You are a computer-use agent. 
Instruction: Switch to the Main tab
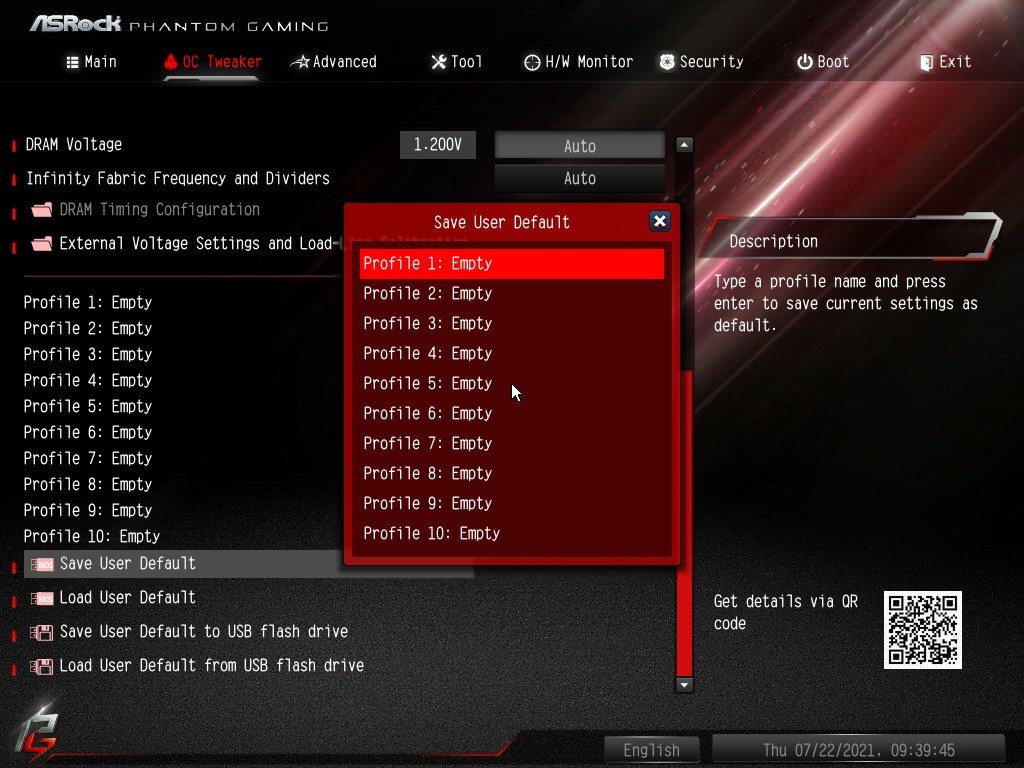(x=91, y=62)
